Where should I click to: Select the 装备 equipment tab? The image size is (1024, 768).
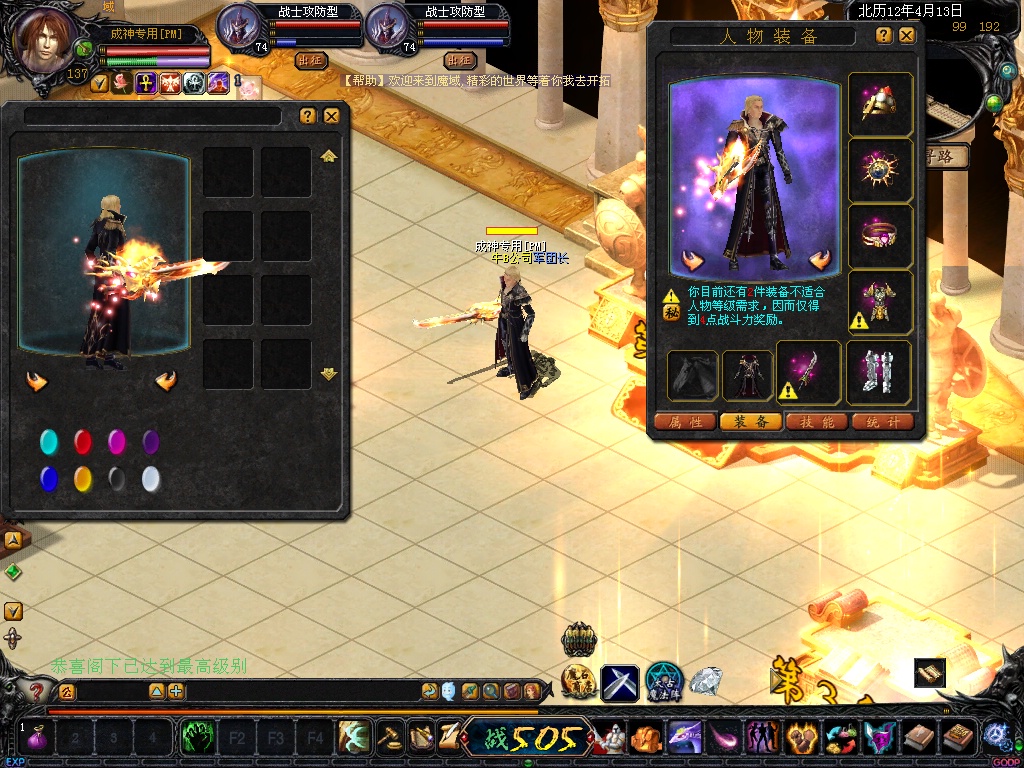click(x=751, y=422)
